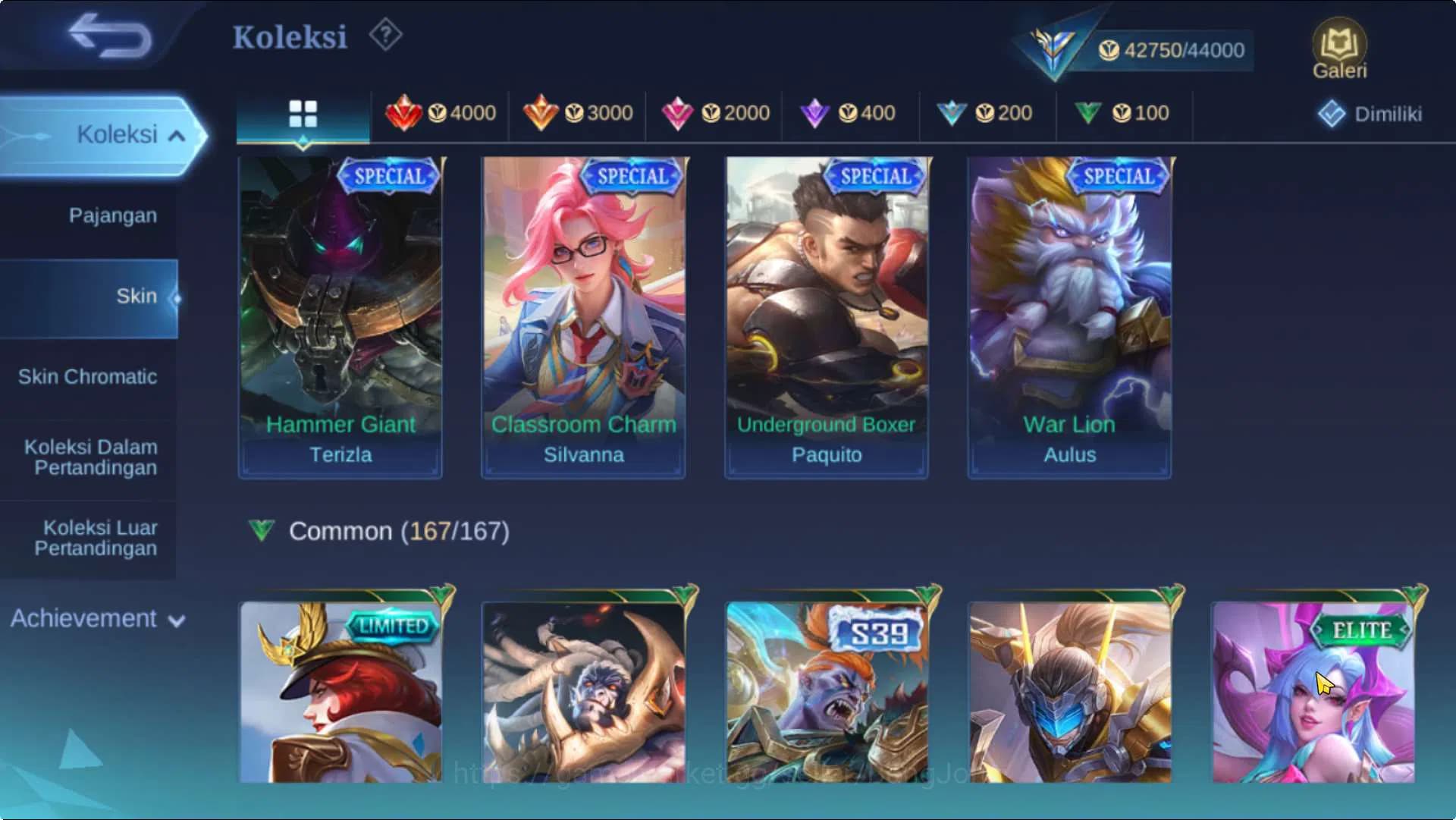
Task: Select the War Lion Aulus skin card
Action: (1068, 315)
